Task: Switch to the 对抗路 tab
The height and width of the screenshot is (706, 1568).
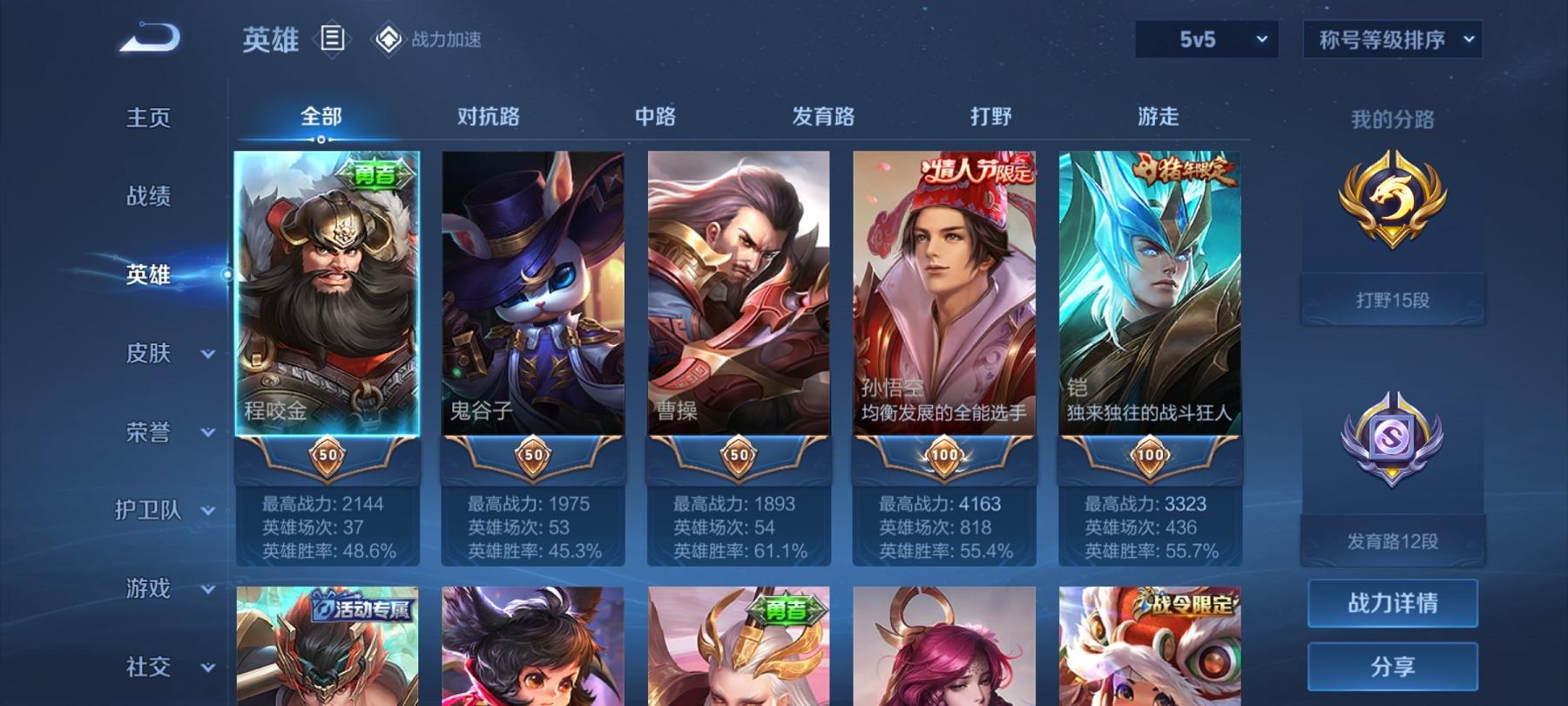Action: point(487,117)
